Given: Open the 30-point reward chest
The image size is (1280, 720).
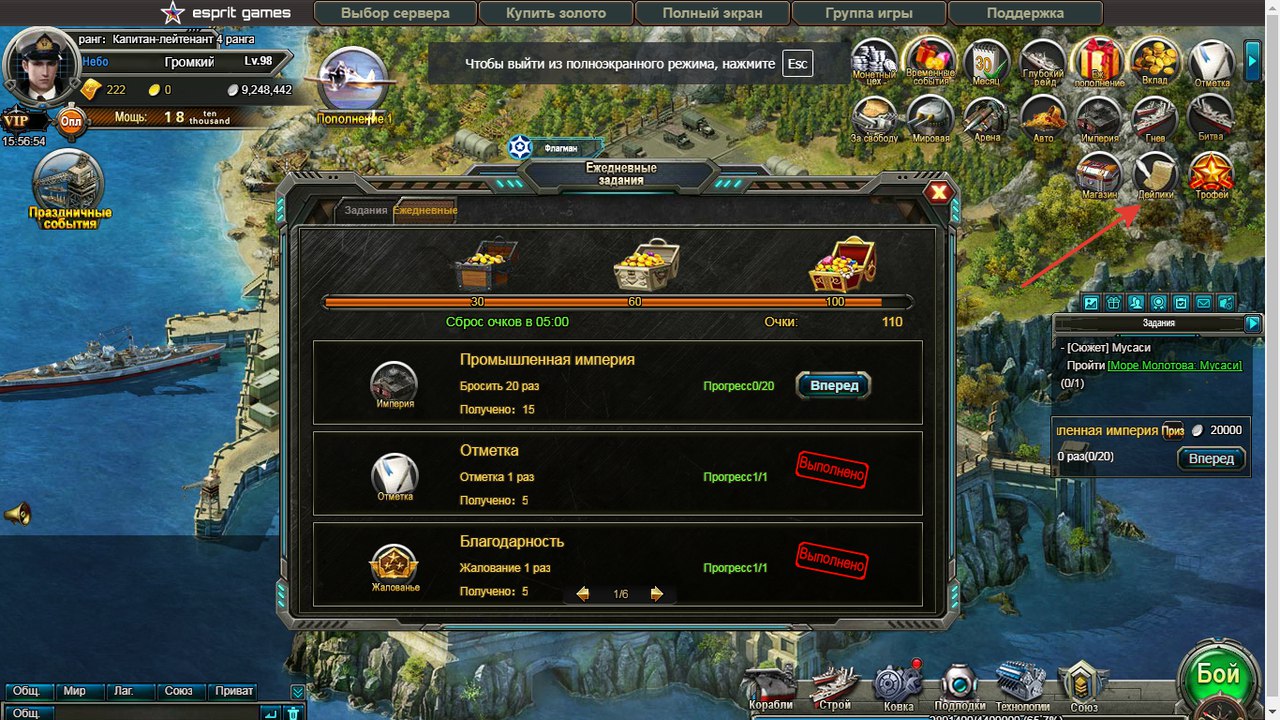Looking at the screenshot, I should [484, 266].
